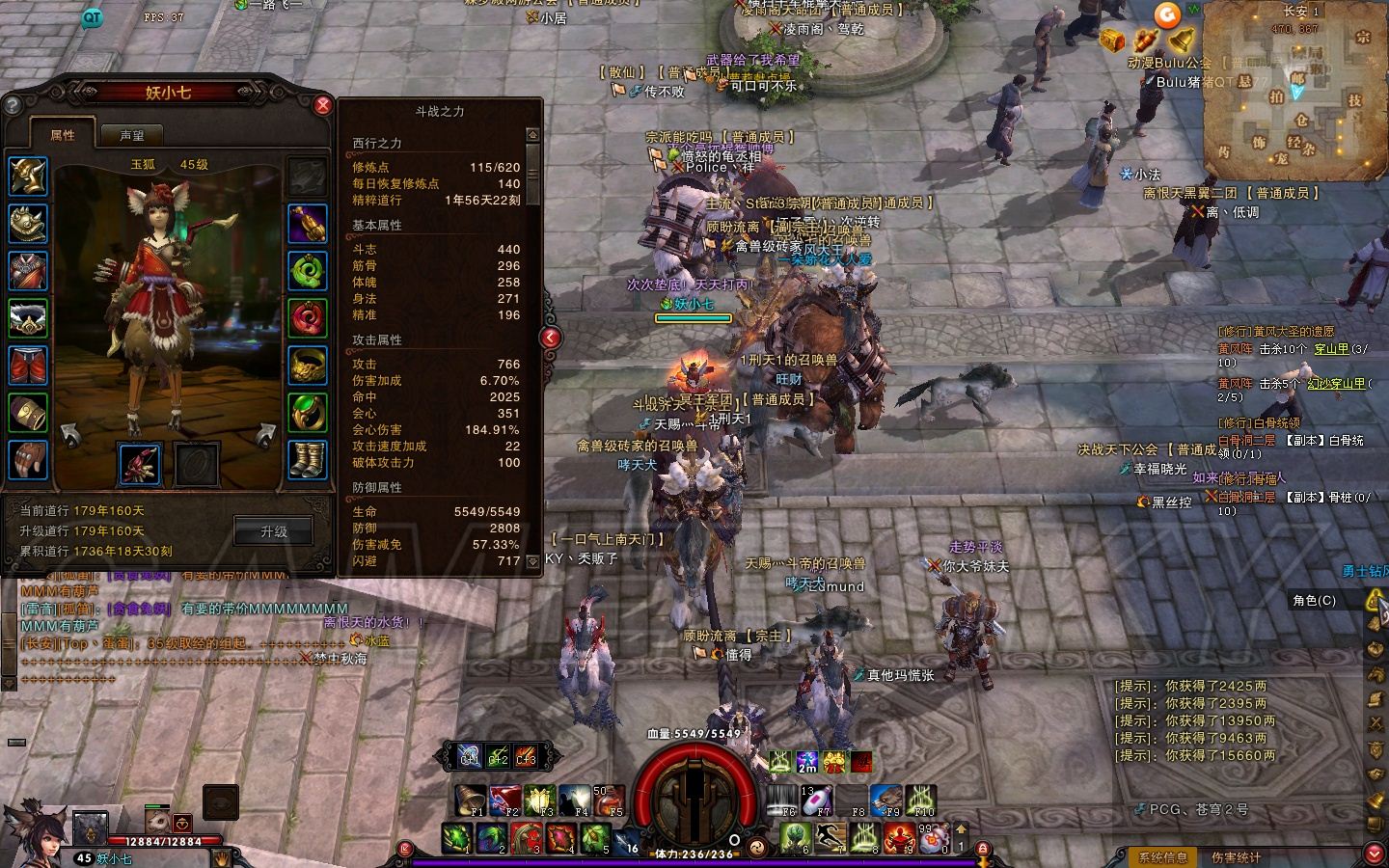The width and height of the screenshot is (1389, 868).
Task: Select the red trousers equipment slot
Action: [28, 366]
